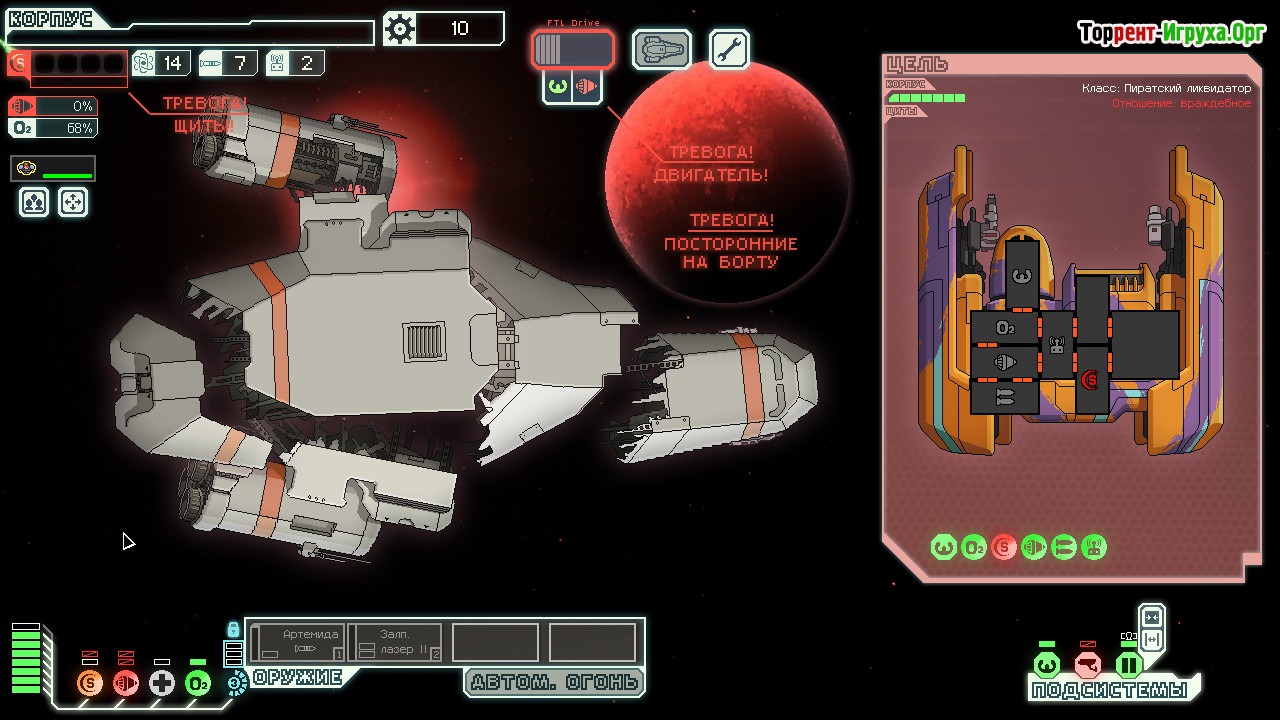
Task: Target the enemy ship's shield room
Action: click(1090, 380)
